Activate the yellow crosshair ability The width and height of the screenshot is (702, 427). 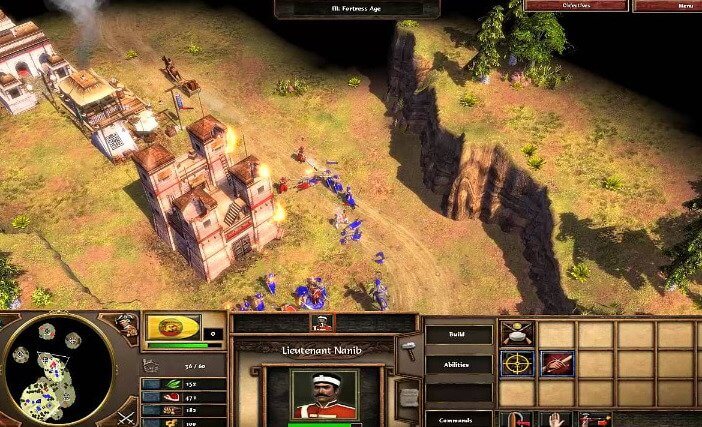click(x=517, y=364)
